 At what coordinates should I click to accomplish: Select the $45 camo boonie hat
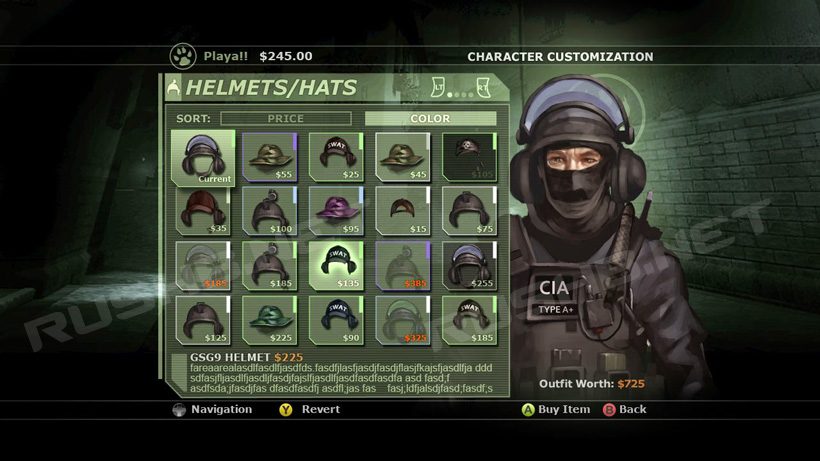[402, 156]
